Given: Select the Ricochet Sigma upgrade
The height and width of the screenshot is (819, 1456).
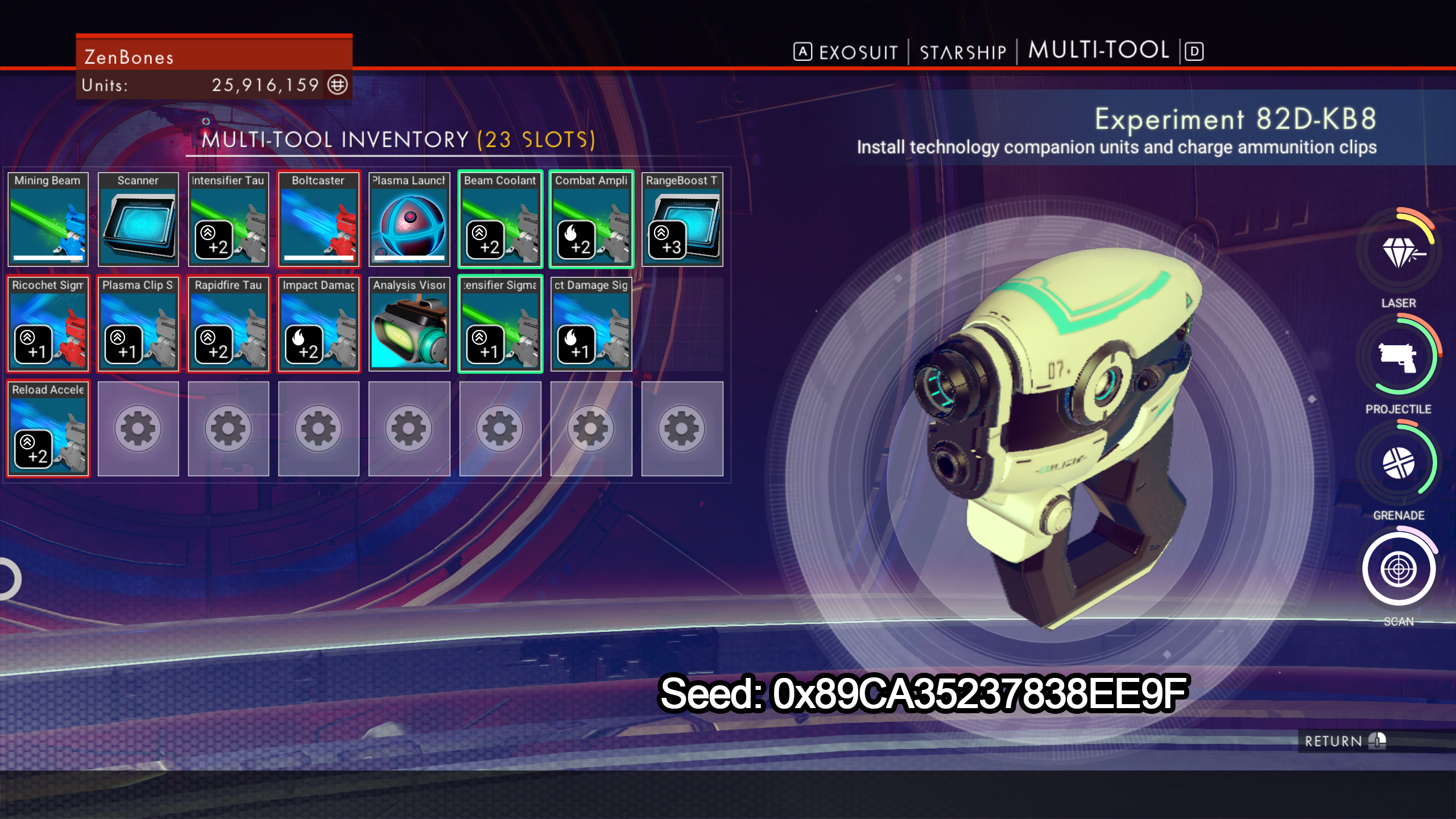Looking at the screenshot, I should coord(48,324).
